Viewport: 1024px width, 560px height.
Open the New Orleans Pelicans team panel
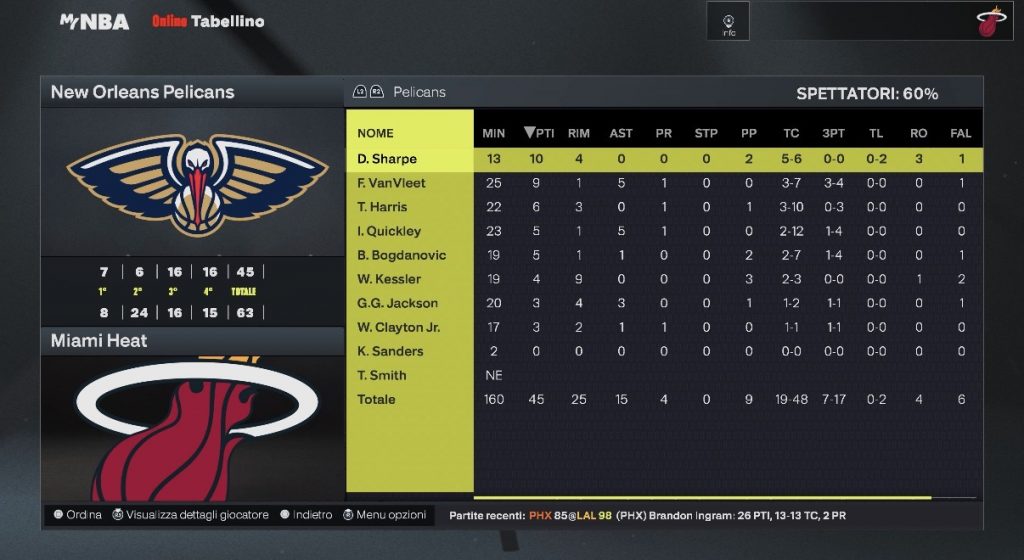click(191, 92)
